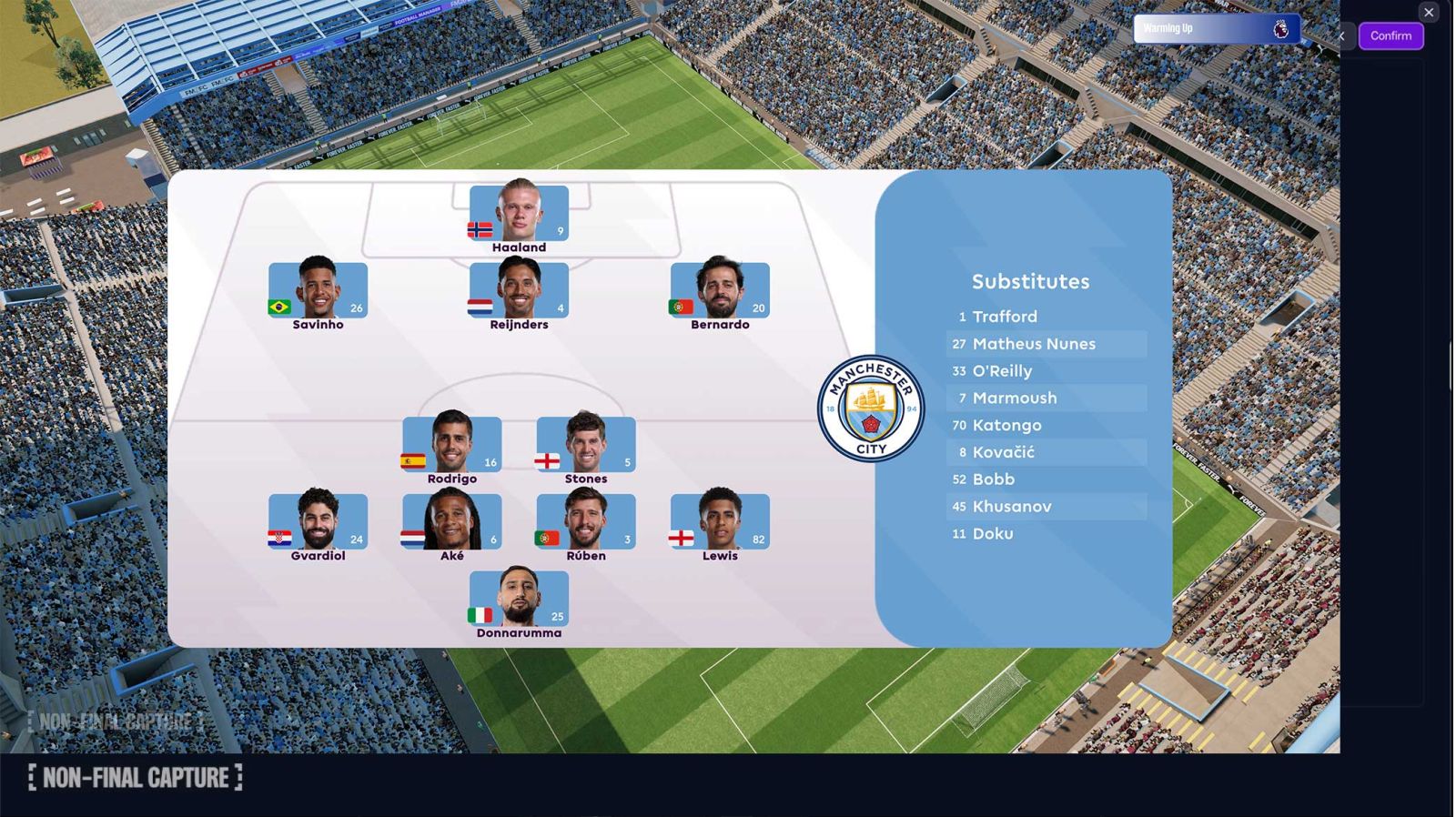Screen dimensions: 1456x817
Task: Click the England flag on Lewis's card
Action: [x=679, y=537]
